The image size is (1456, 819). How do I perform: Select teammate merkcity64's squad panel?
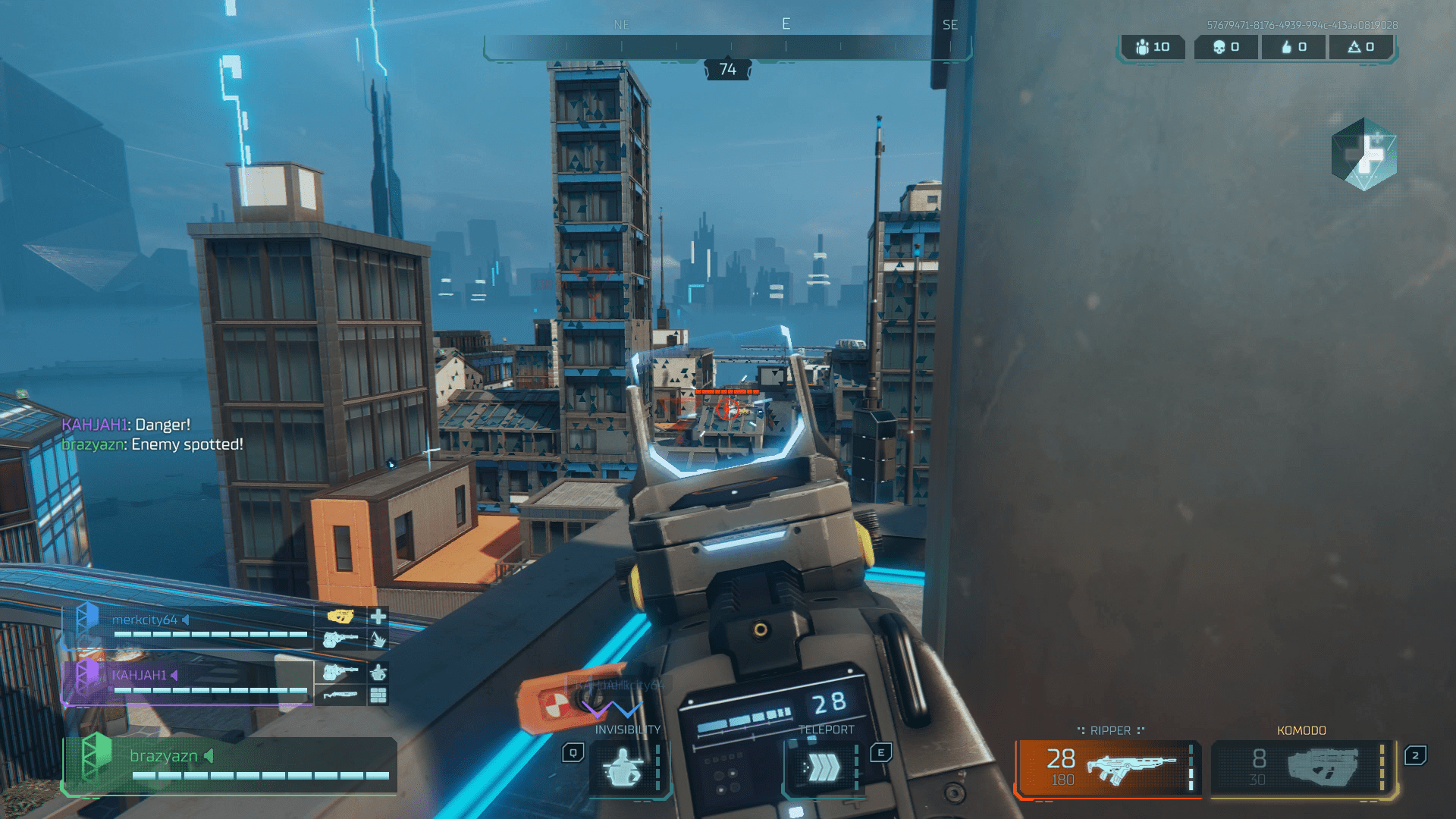(x=188, y=627)
